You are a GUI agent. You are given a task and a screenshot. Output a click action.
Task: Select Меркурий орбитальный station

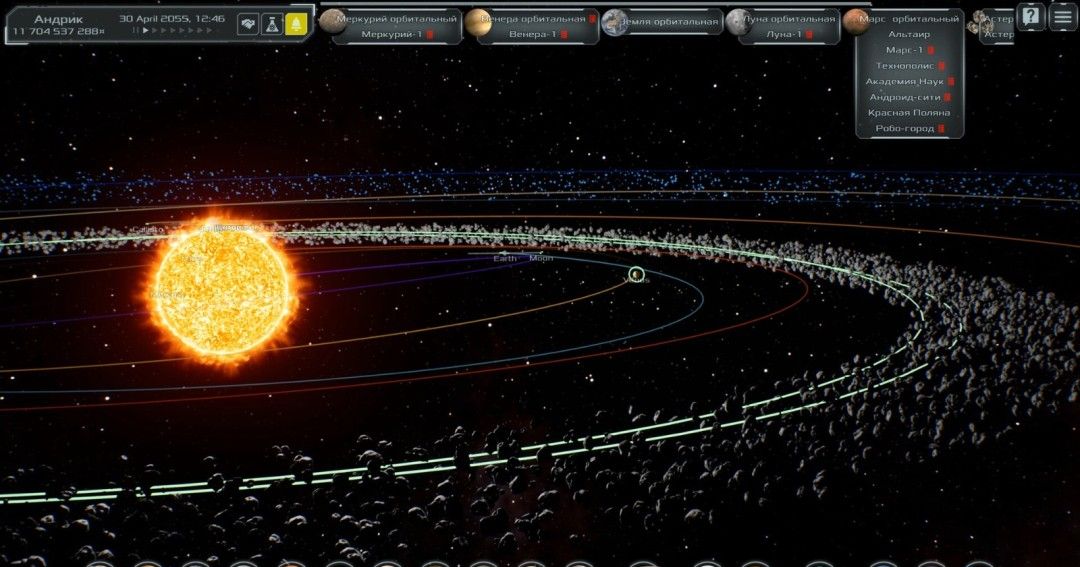(x=396, y=19)
